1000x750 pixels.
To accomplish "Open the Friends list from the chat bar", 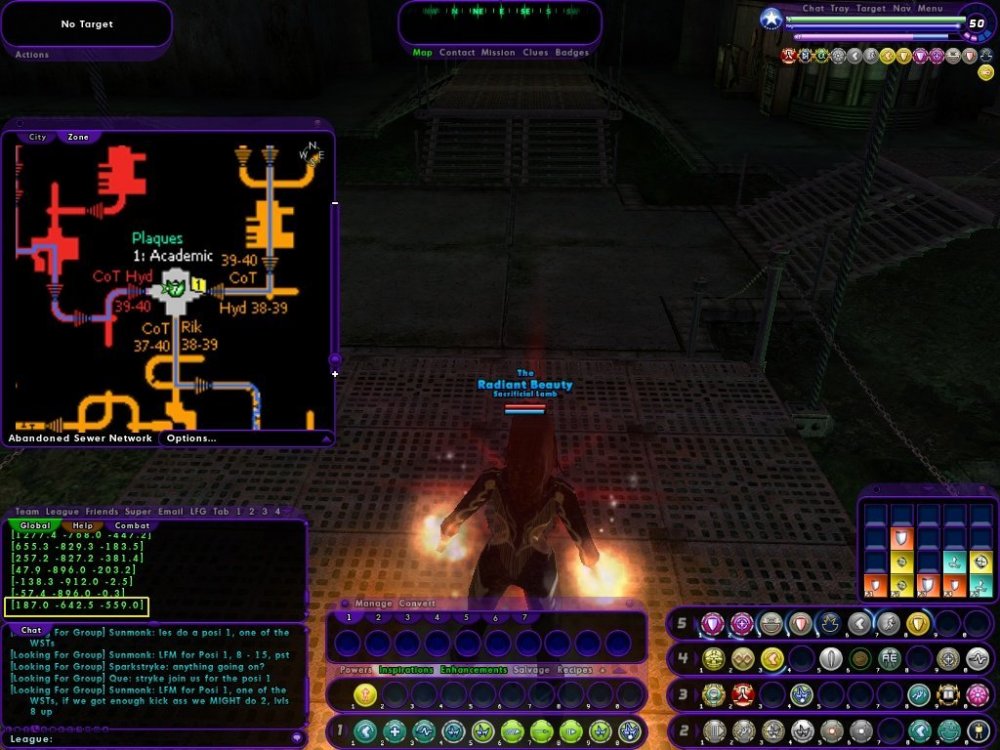I will [x=100, y=511].
